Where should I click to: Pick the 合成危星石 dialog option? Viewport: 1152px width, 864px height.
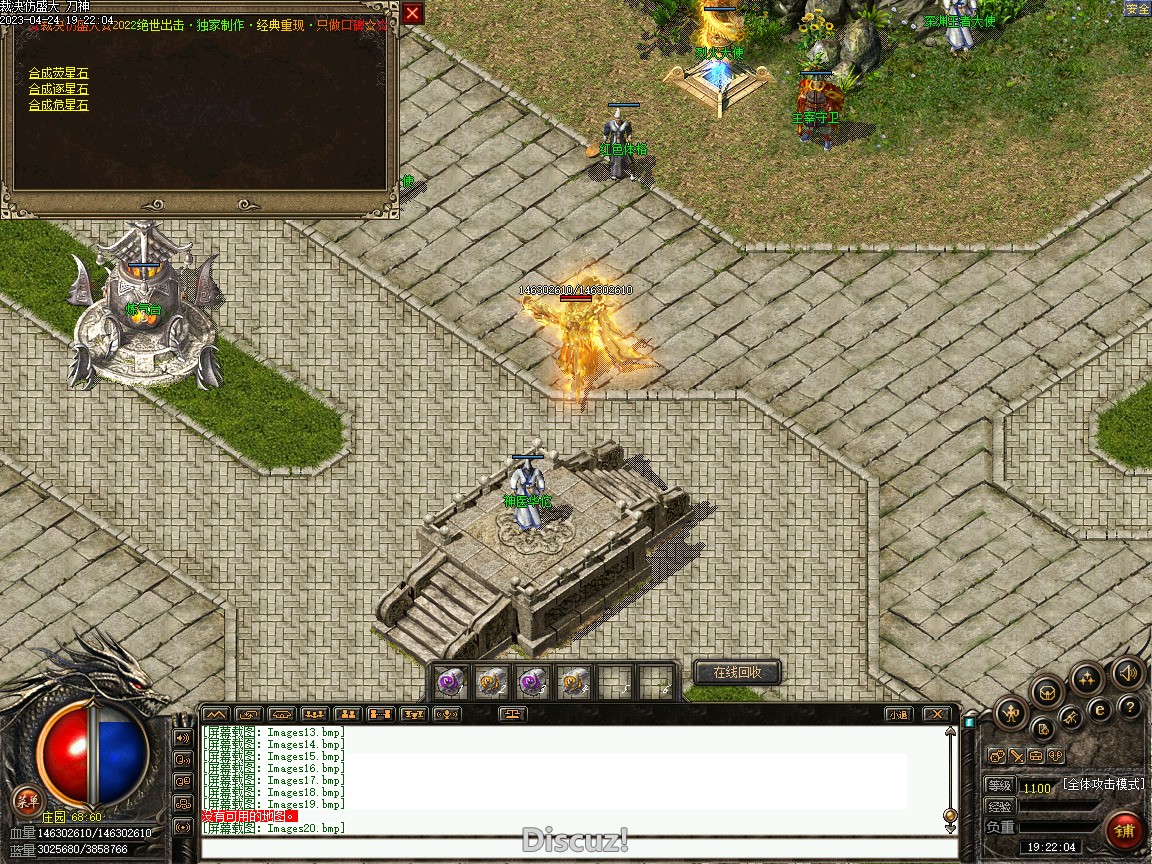click(58, 105)
